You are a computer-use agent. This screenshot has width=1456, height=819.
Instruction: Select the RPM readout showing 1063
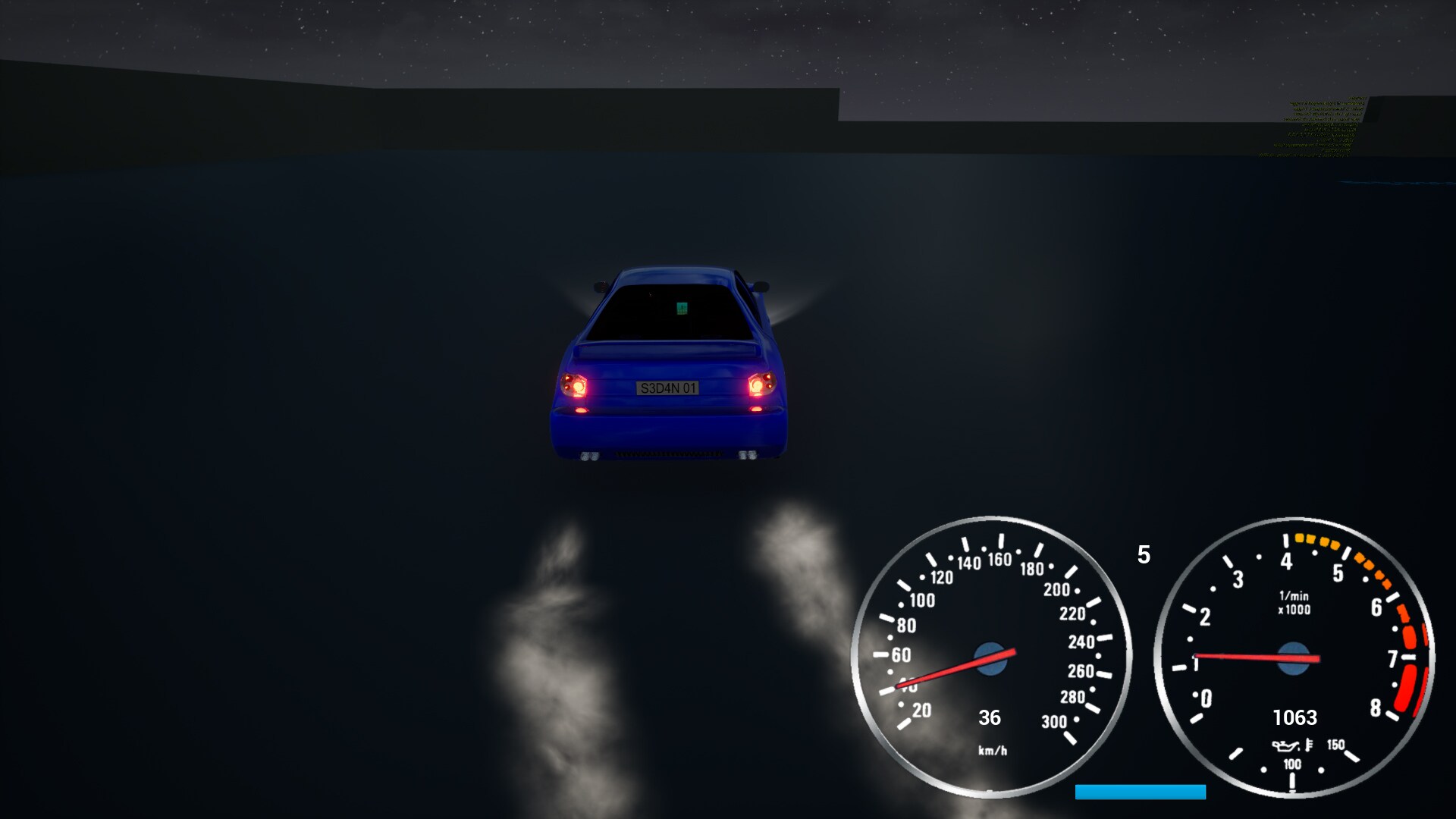tap(1295, 716)
